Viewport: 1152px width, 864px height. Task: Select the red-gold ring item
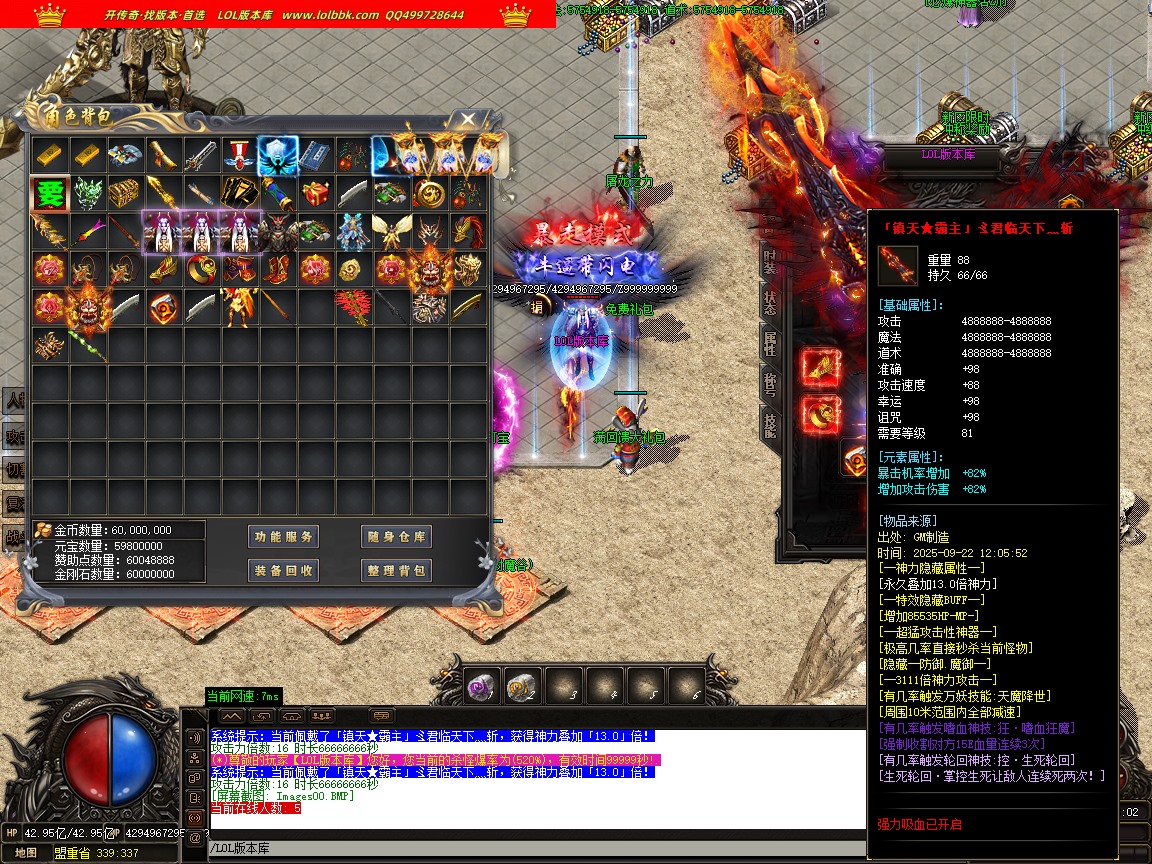(201, 269)
